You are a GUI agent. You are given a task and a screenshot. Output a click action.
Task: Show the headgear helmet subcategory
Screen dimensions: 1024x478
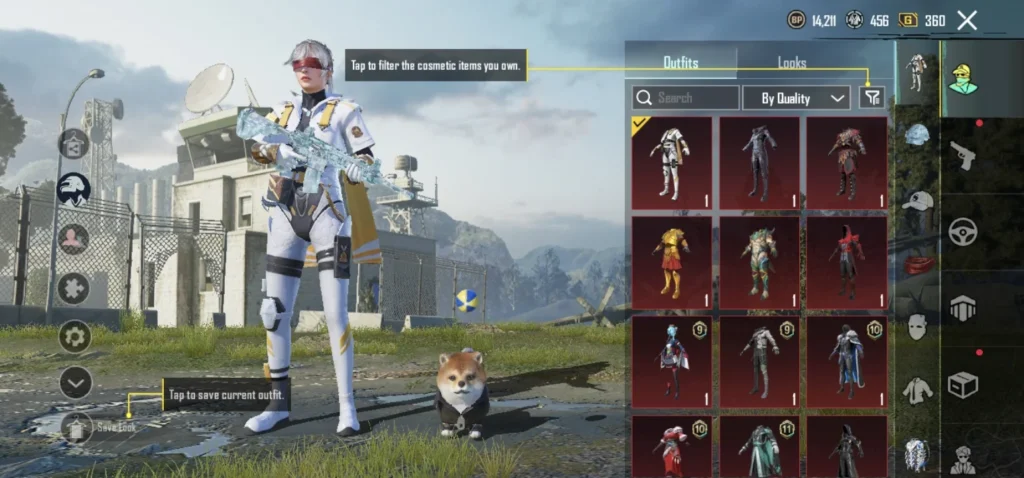(916, 135)
